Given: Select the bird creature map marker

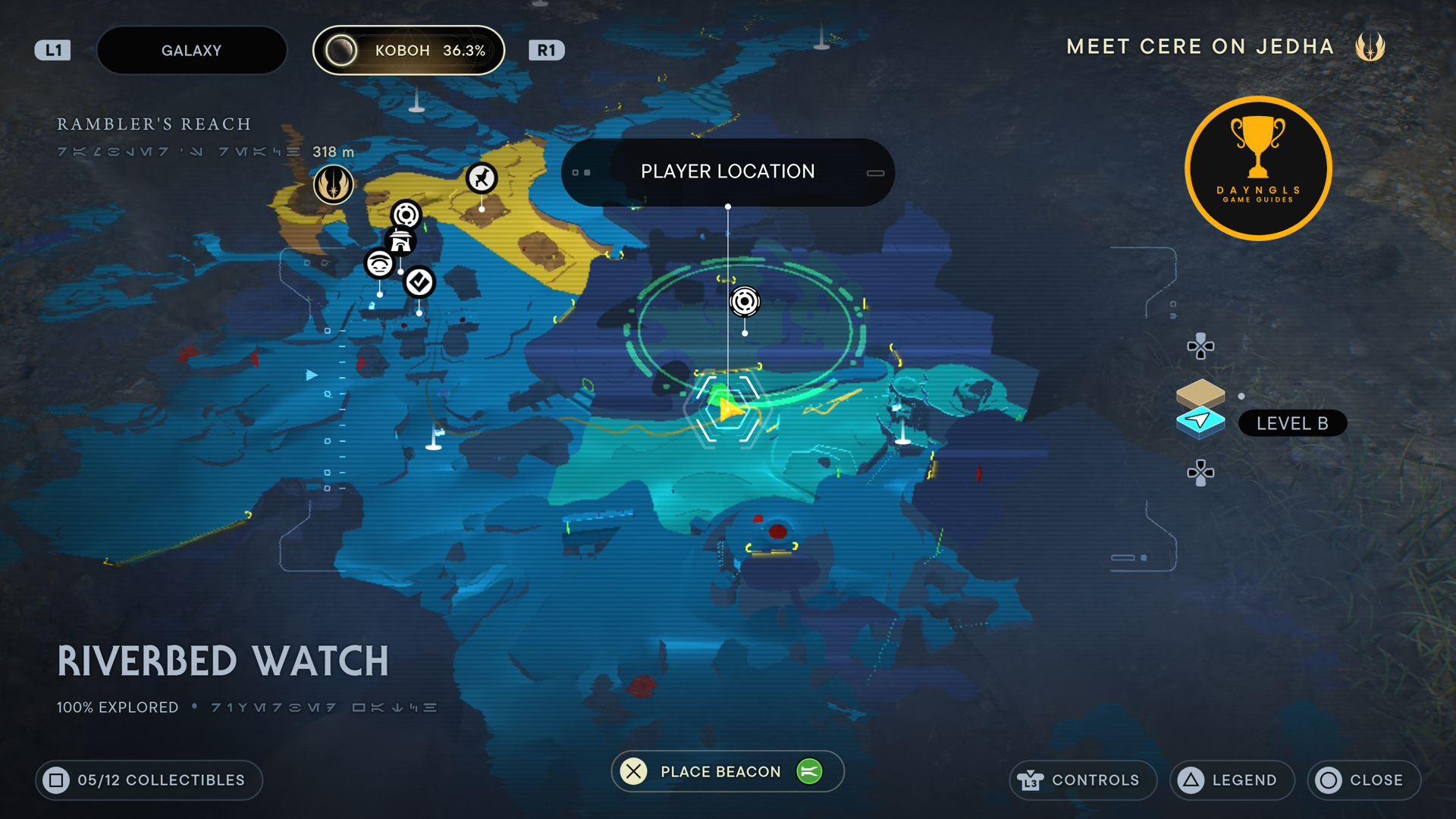Looking at the screenshot, I should (482, 178).
